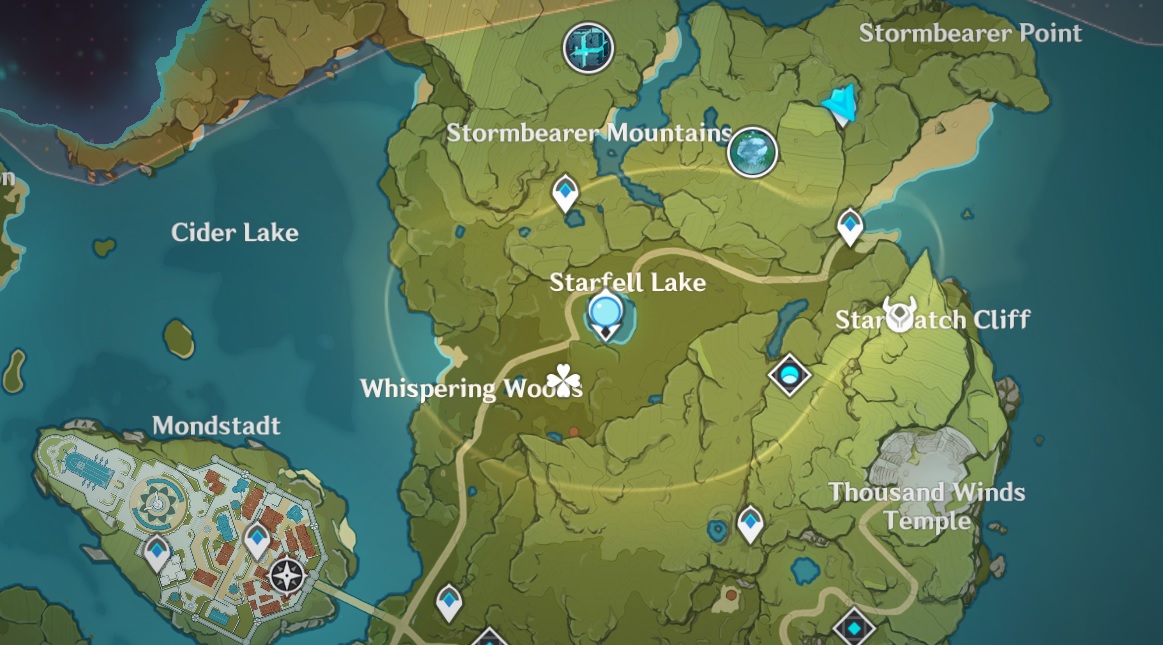1163x645 pixels.
Task: Open the domain marker north of Stormbearer Mountains
Action: pyautogui.click(x=588, y=47)
